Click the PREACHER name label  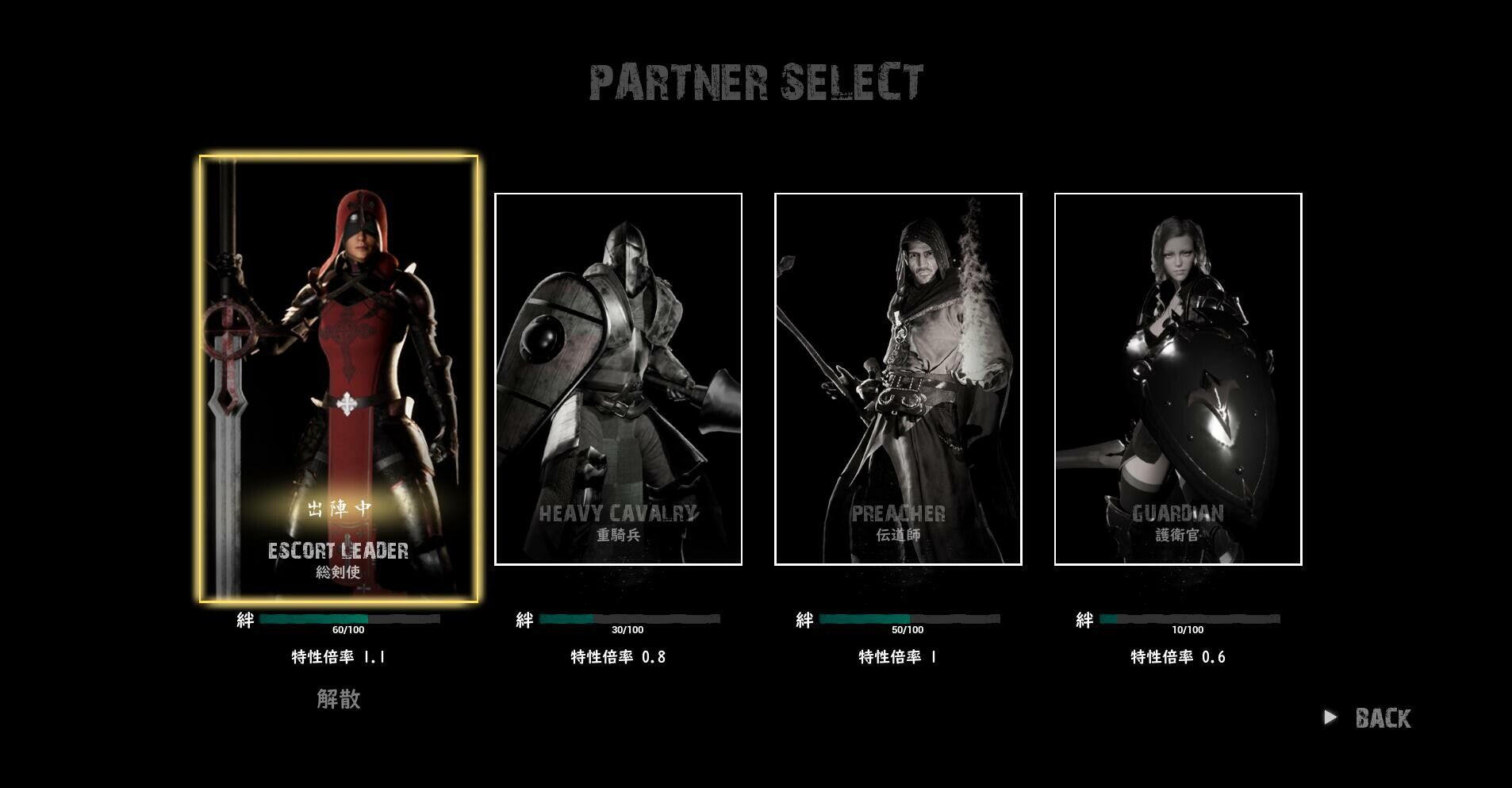[899, 514]
